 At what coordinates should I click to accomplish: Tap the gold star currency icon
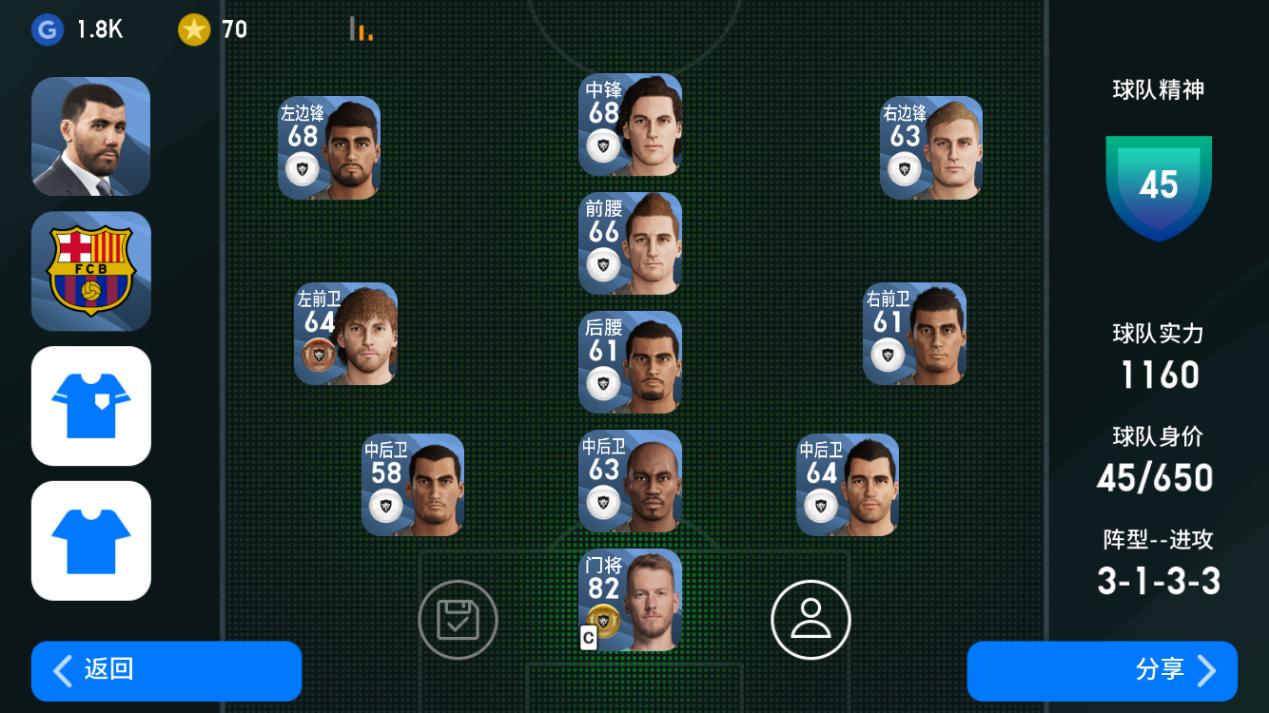tap(194, 30)
